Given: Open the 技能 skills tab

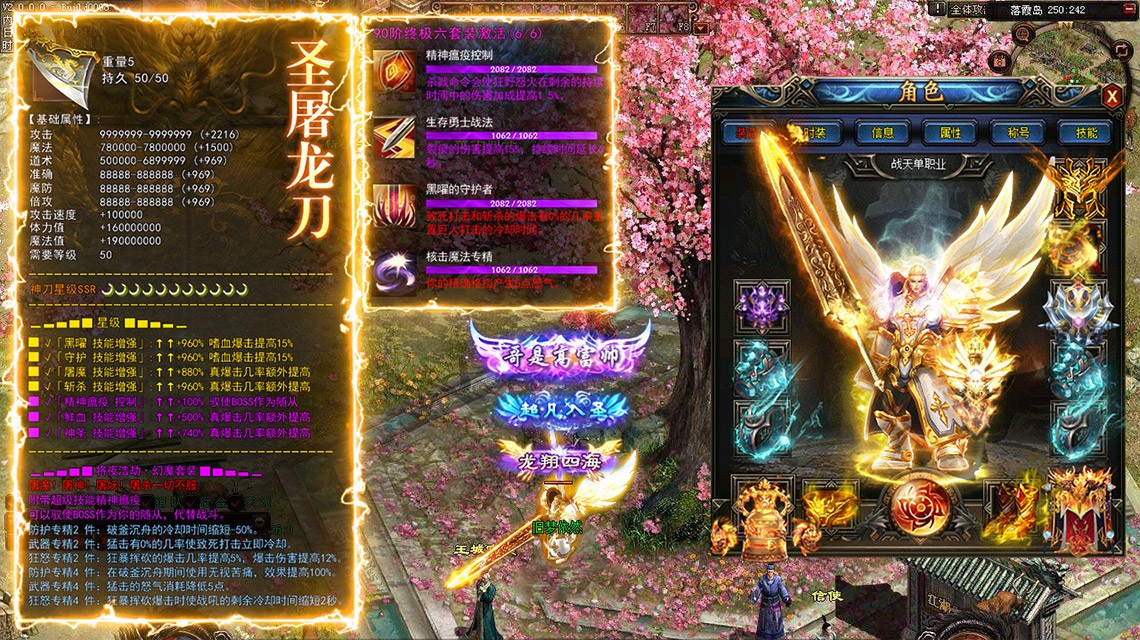Looking at the screenshot, I should [1086, 132].
